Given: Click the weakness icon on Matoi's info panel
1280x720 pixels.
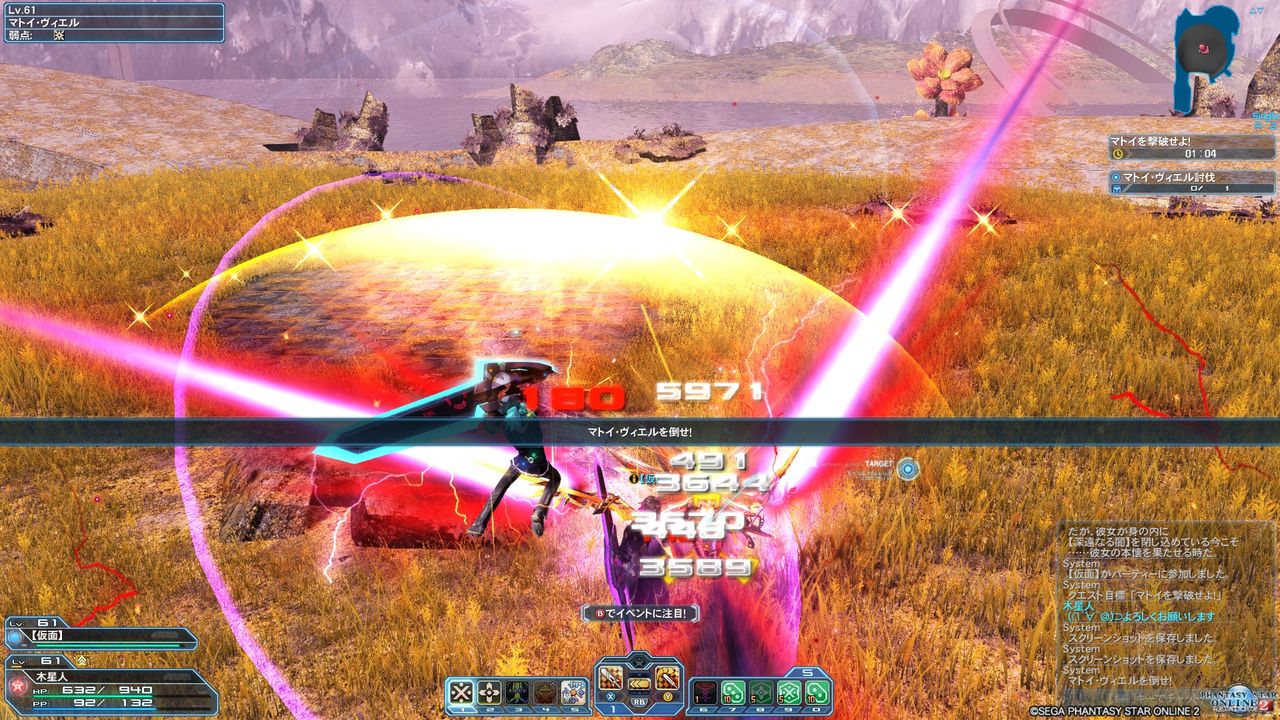Looking at the screenshot, I should coord(59,36).
